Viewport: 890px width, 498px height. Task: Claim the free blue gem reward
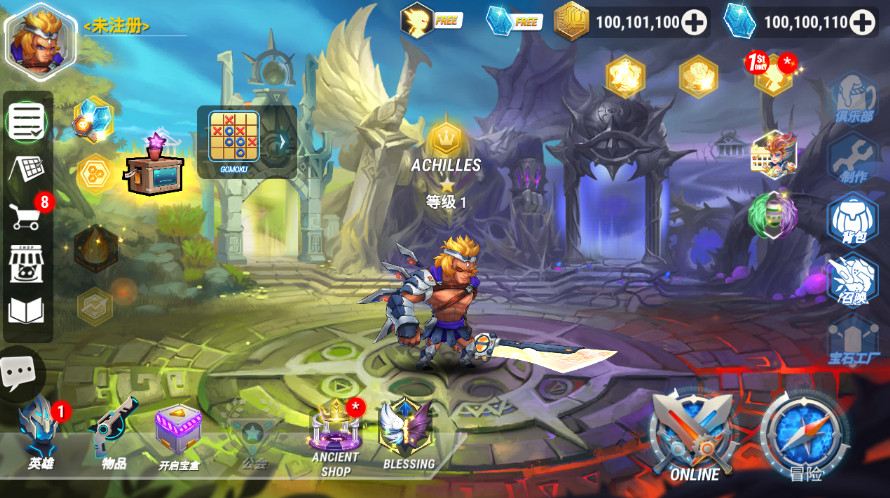(x=512, y=19)
